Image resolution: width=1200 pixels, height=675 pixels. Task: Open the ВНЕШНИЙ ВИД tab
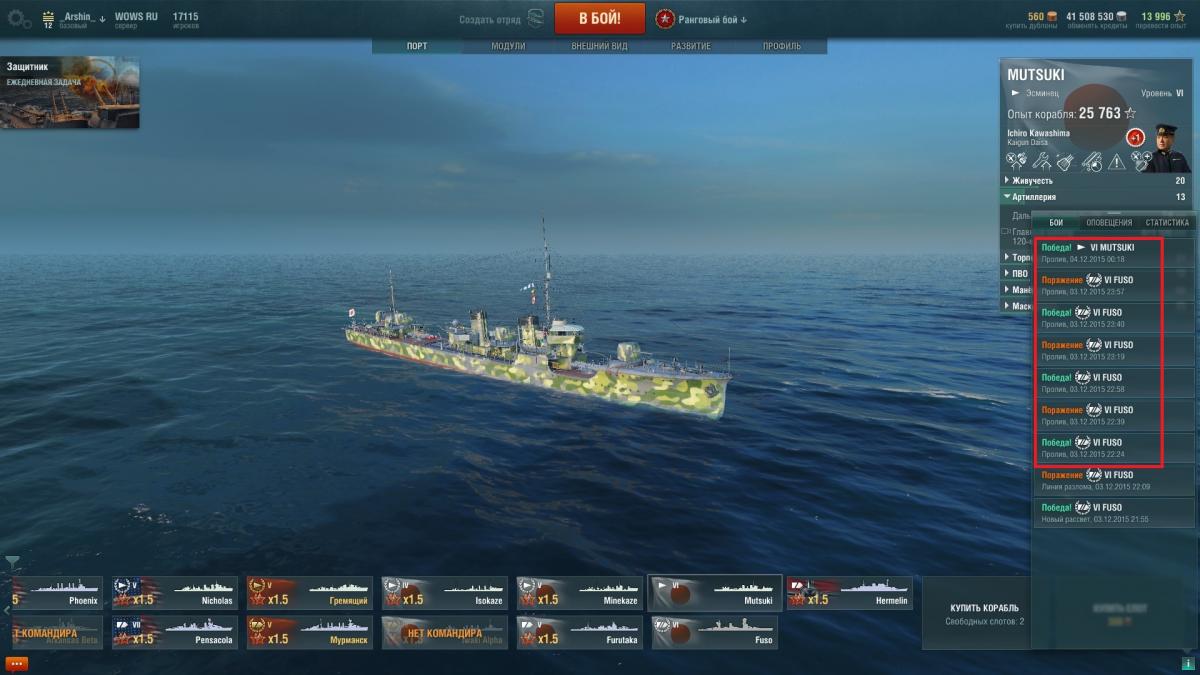click(x=599, y=47)
